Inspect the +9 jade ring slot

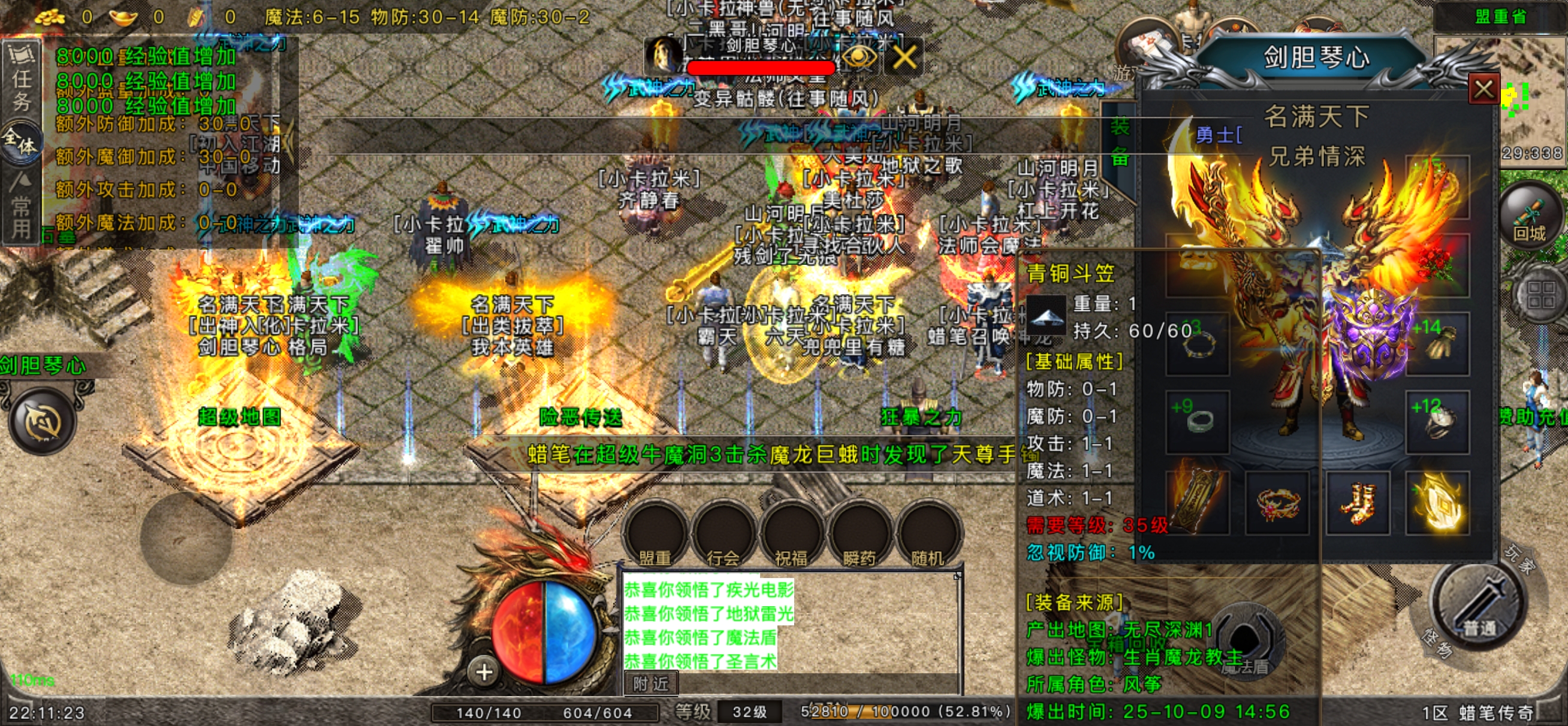tap(1198, 422)
